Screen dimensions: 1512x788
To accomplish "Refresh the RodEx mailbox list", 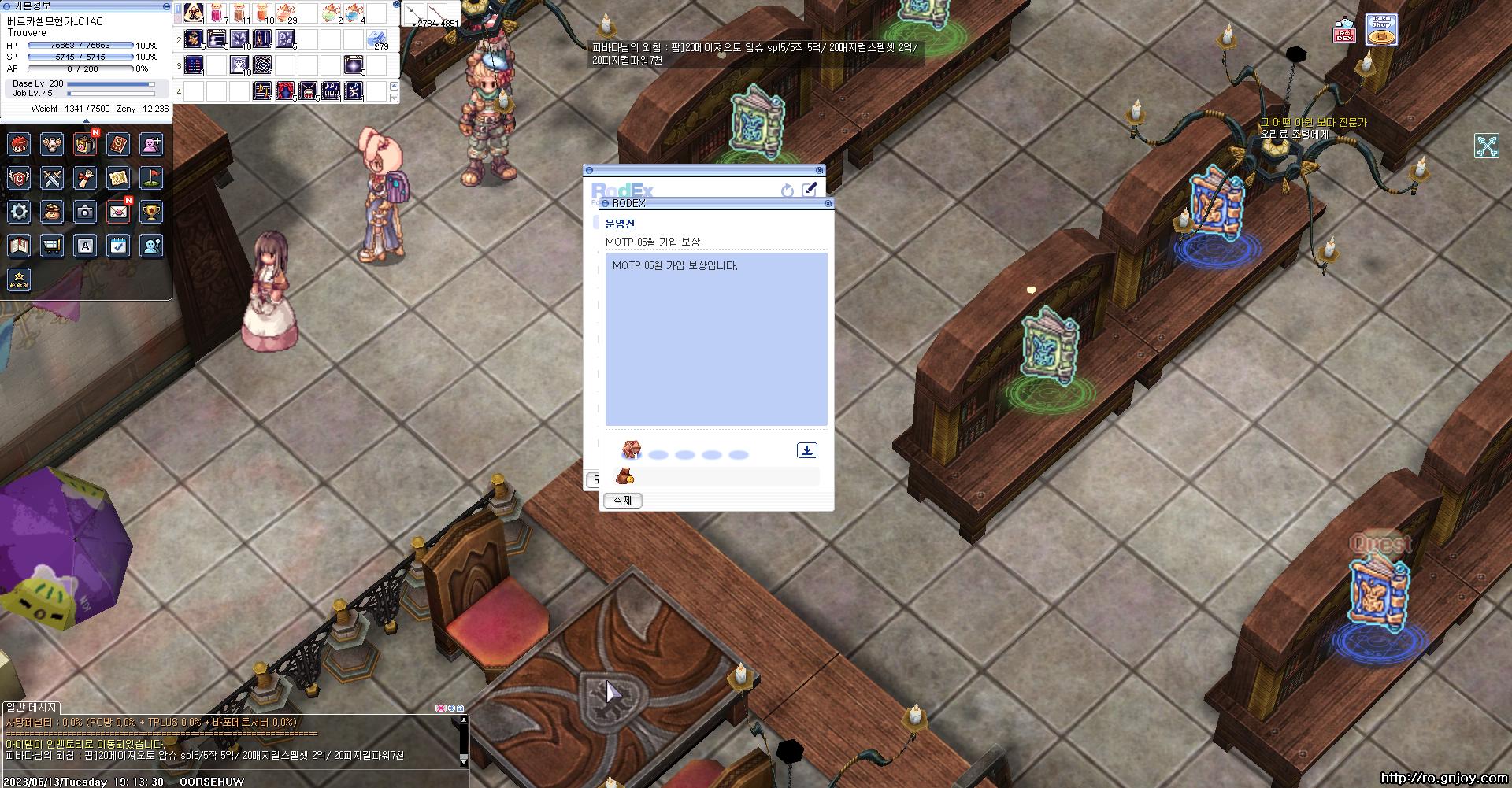I will tap(787, 191).
